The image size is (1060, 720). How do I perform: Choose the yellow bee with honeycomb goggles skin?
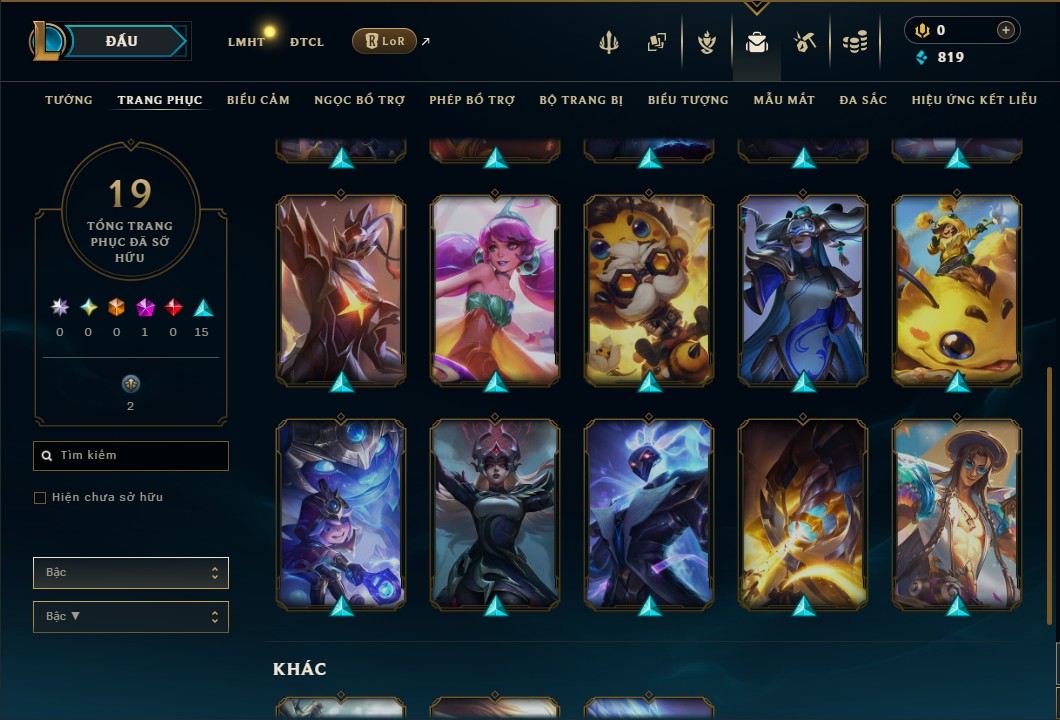(649, 289)
